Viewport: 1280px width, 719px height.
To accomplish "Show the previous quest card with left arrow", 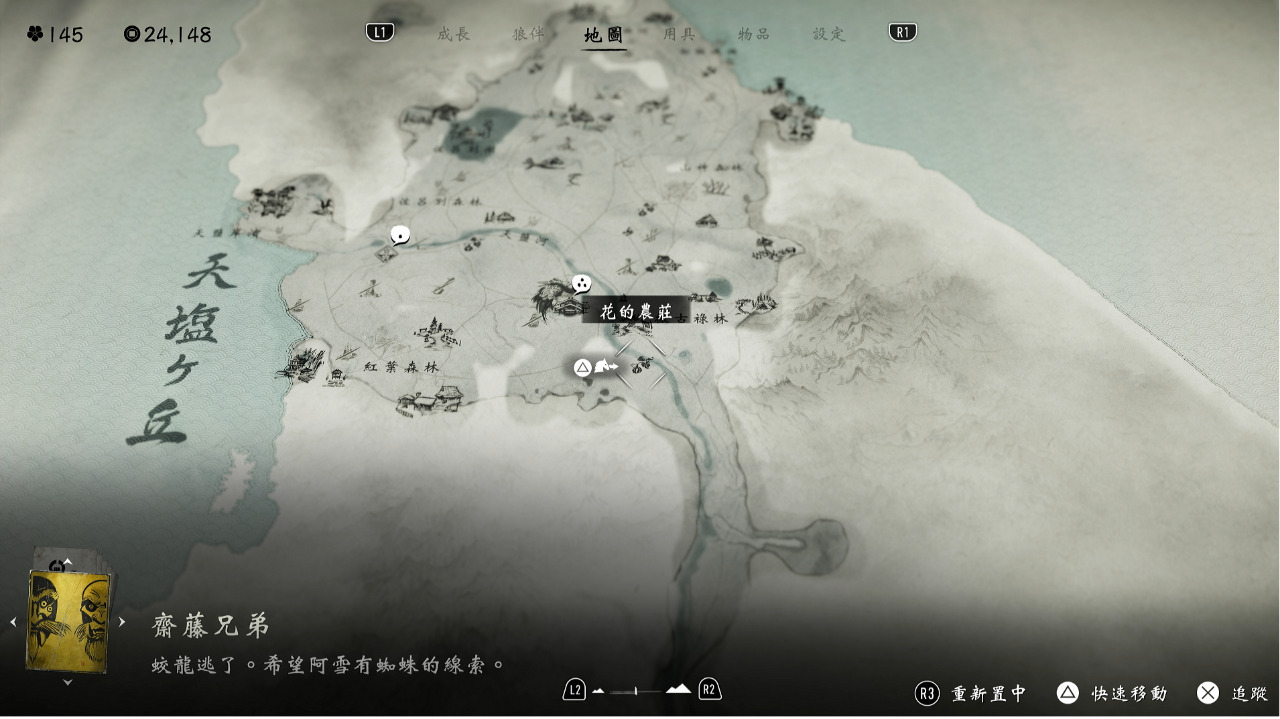I will pyautogui.click(x=14, y=622).
